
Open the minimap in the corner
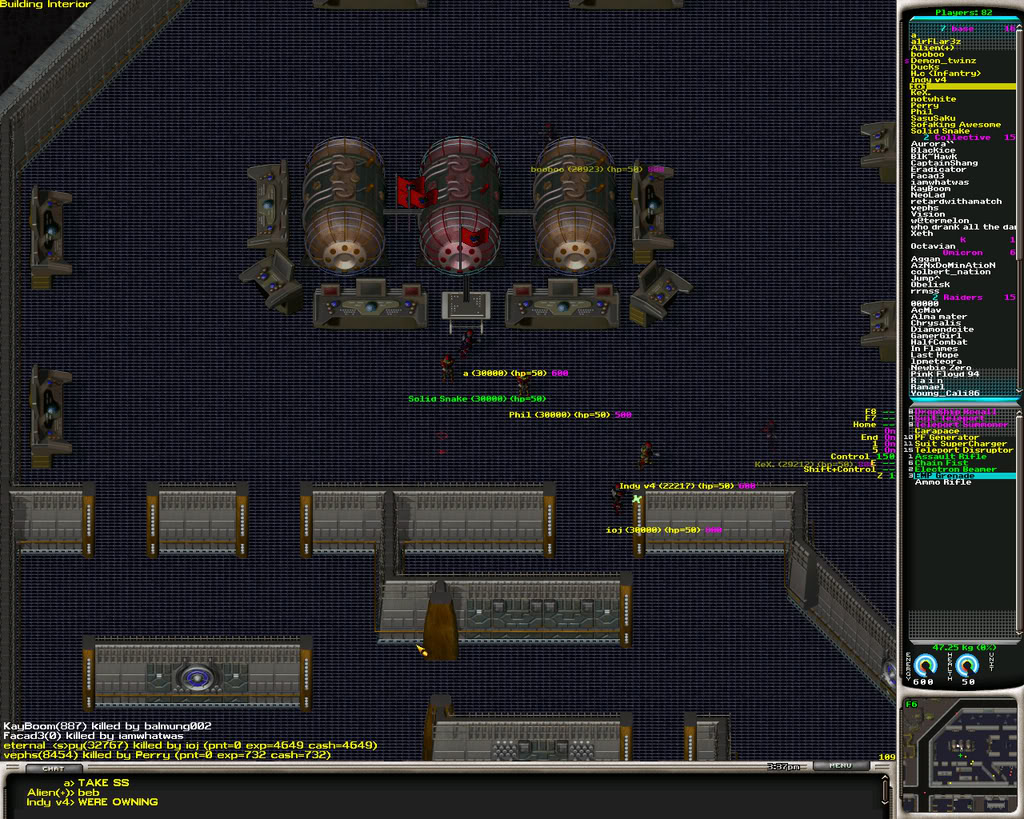pyautogui.click(x=960, y=754)
